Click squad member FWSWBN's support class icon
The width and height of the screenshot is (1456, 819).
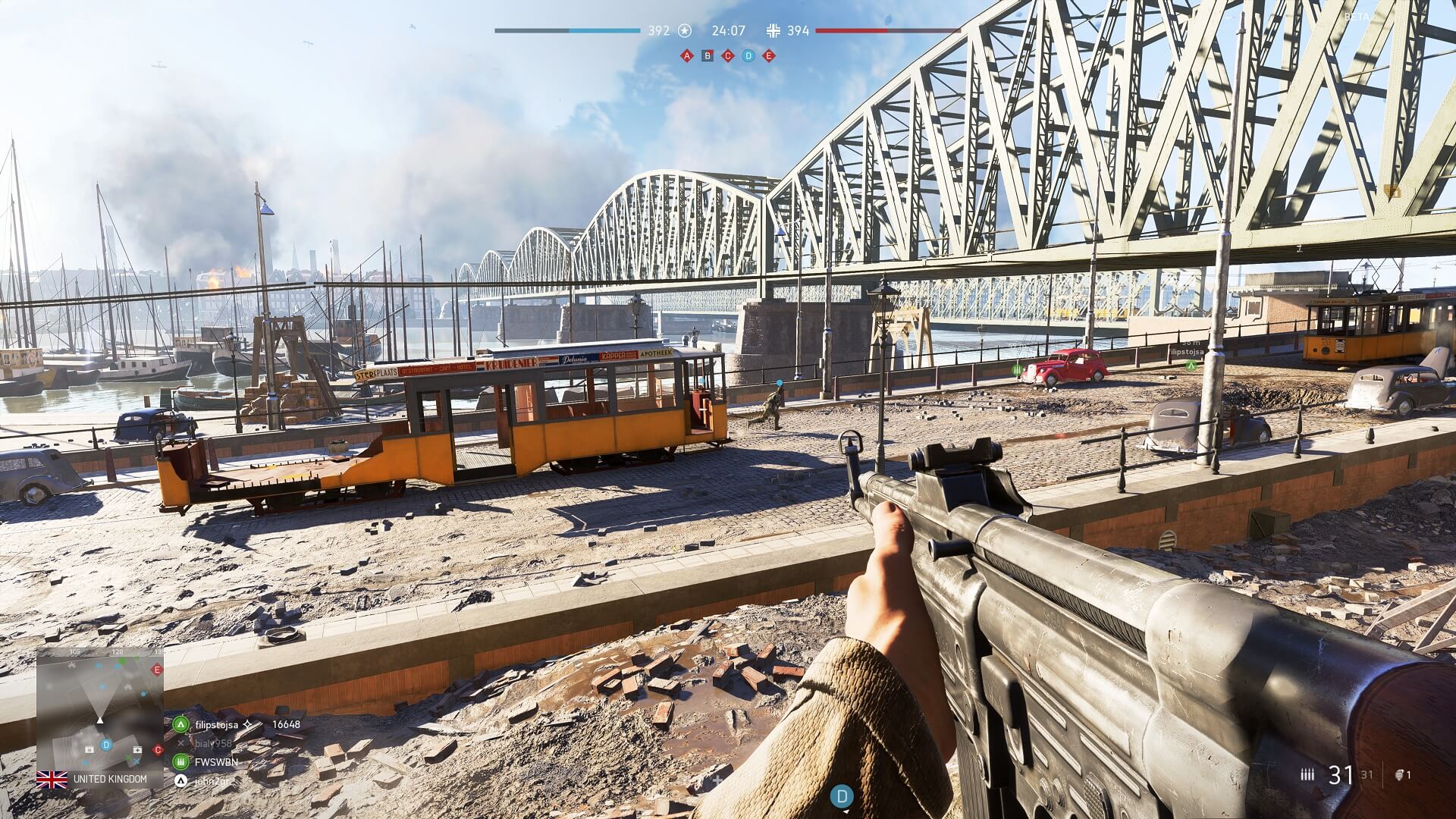click(180, 761)
